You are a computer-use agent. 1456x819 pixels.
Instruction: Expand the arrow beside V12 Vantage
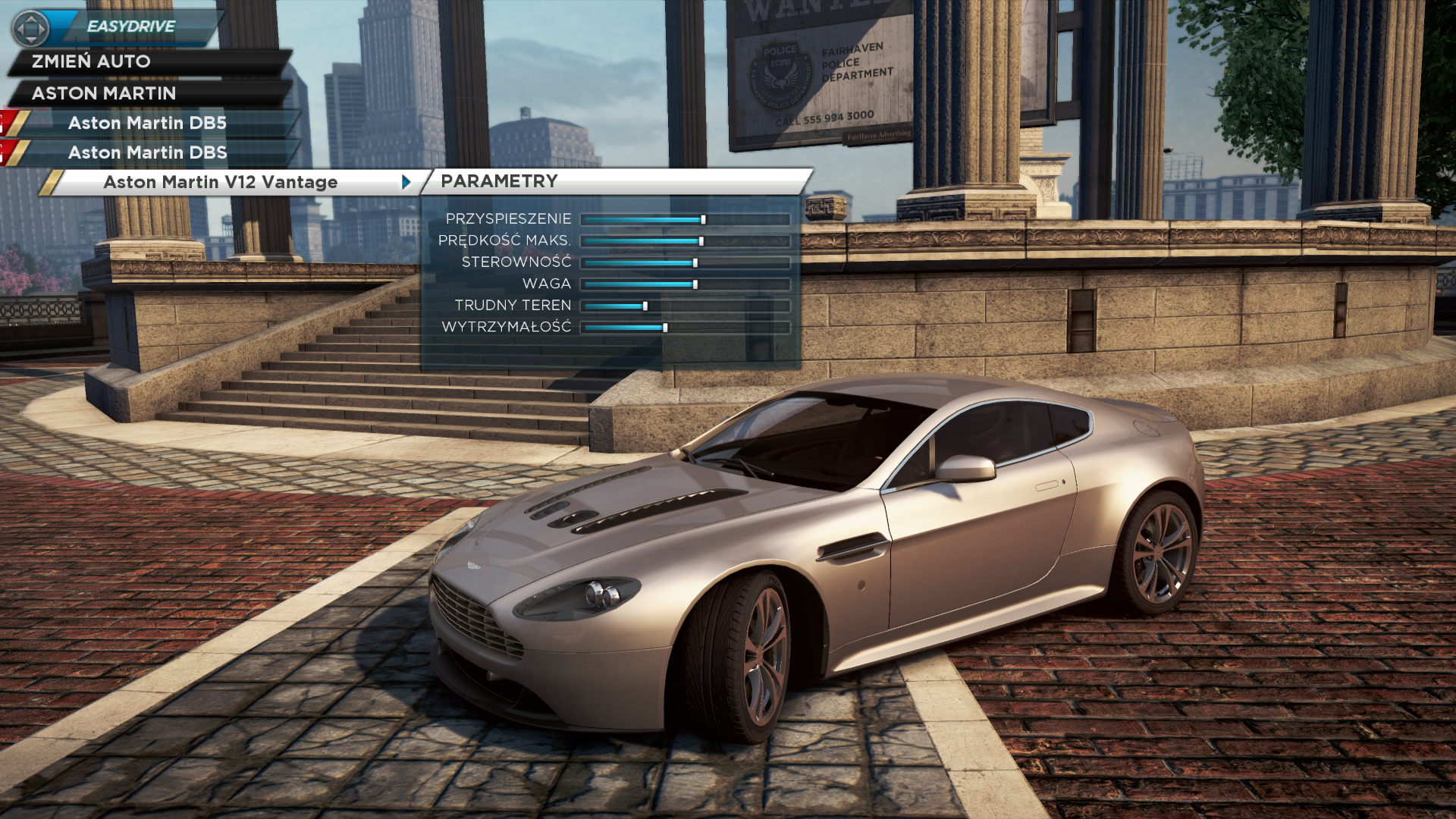point(406,182)
